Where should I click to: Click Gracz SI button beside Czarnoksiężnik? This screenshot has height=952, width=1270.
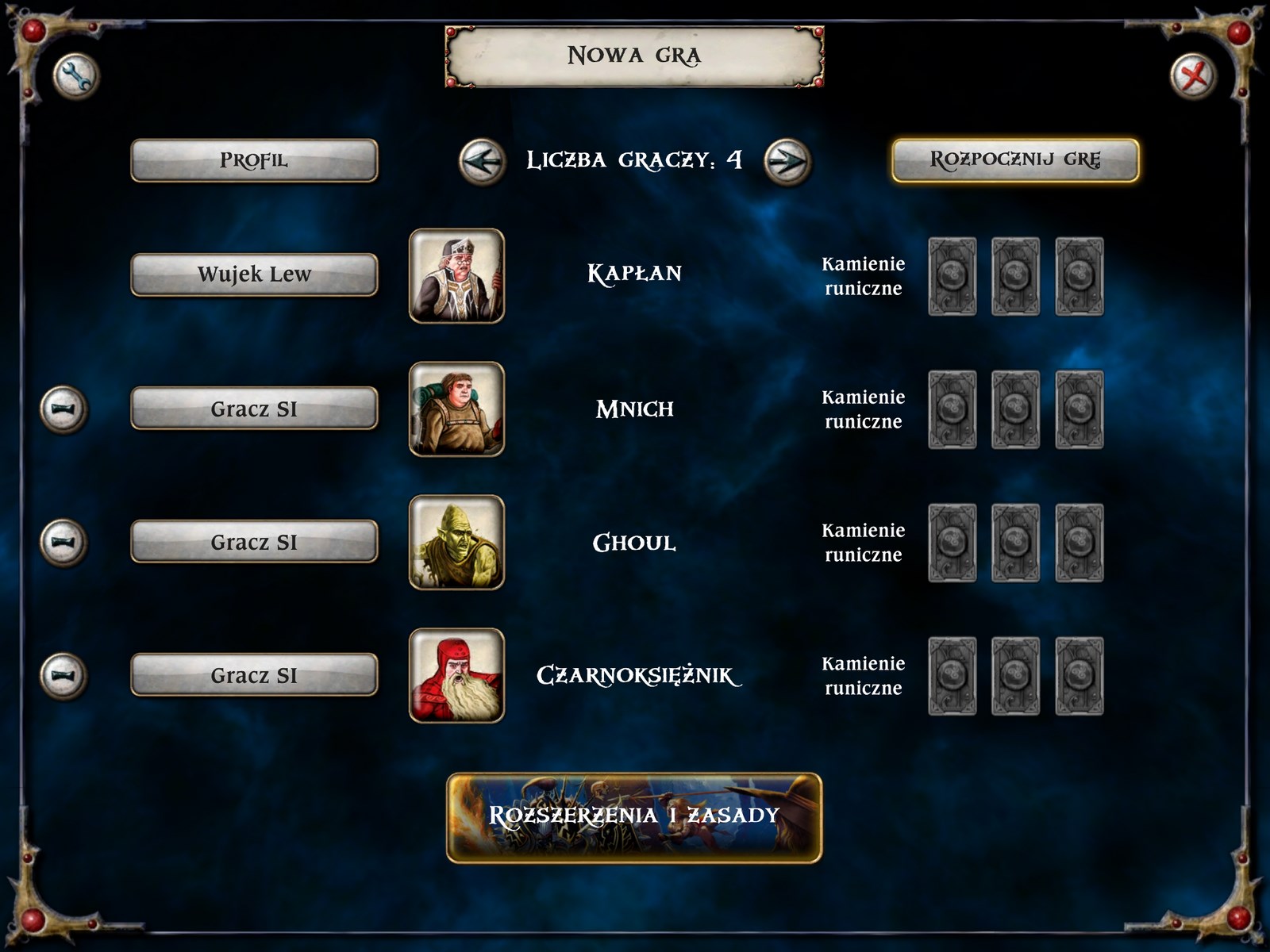254,675
